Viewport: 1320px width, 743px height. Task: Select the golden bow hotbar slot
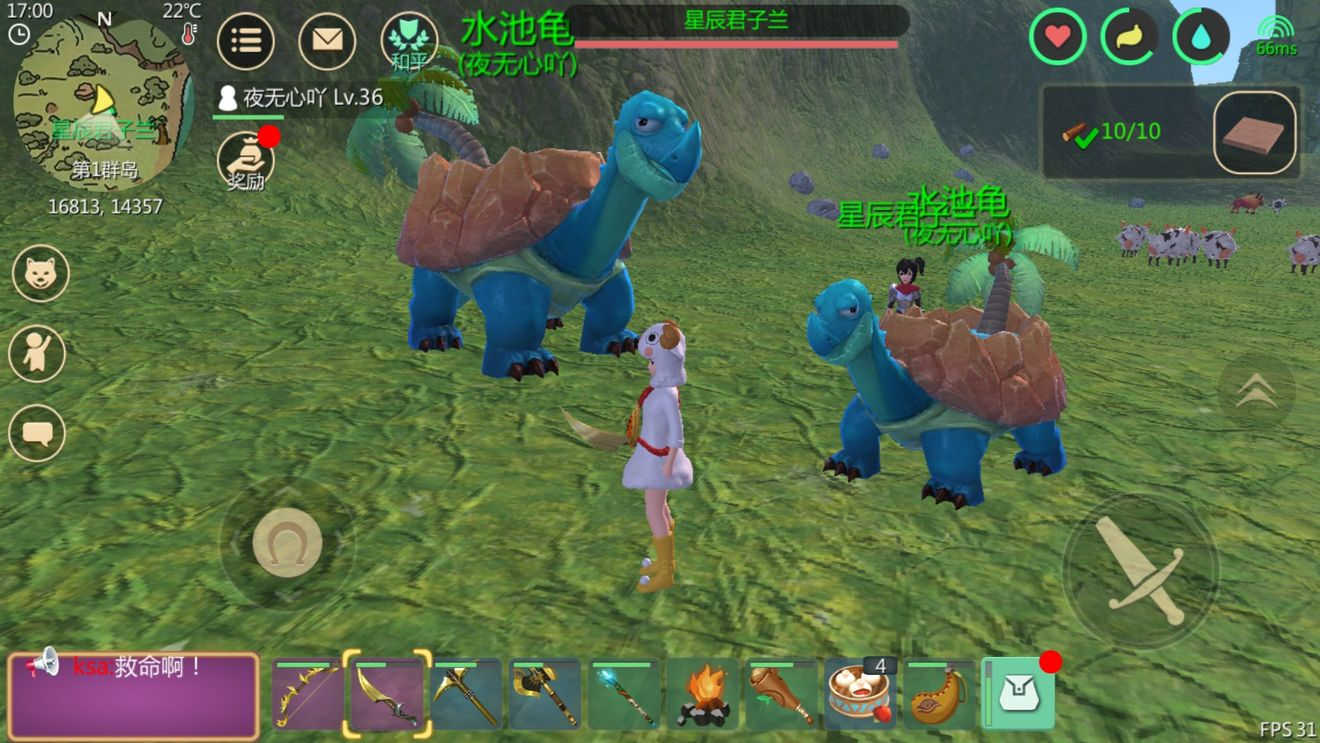[308, 693]
